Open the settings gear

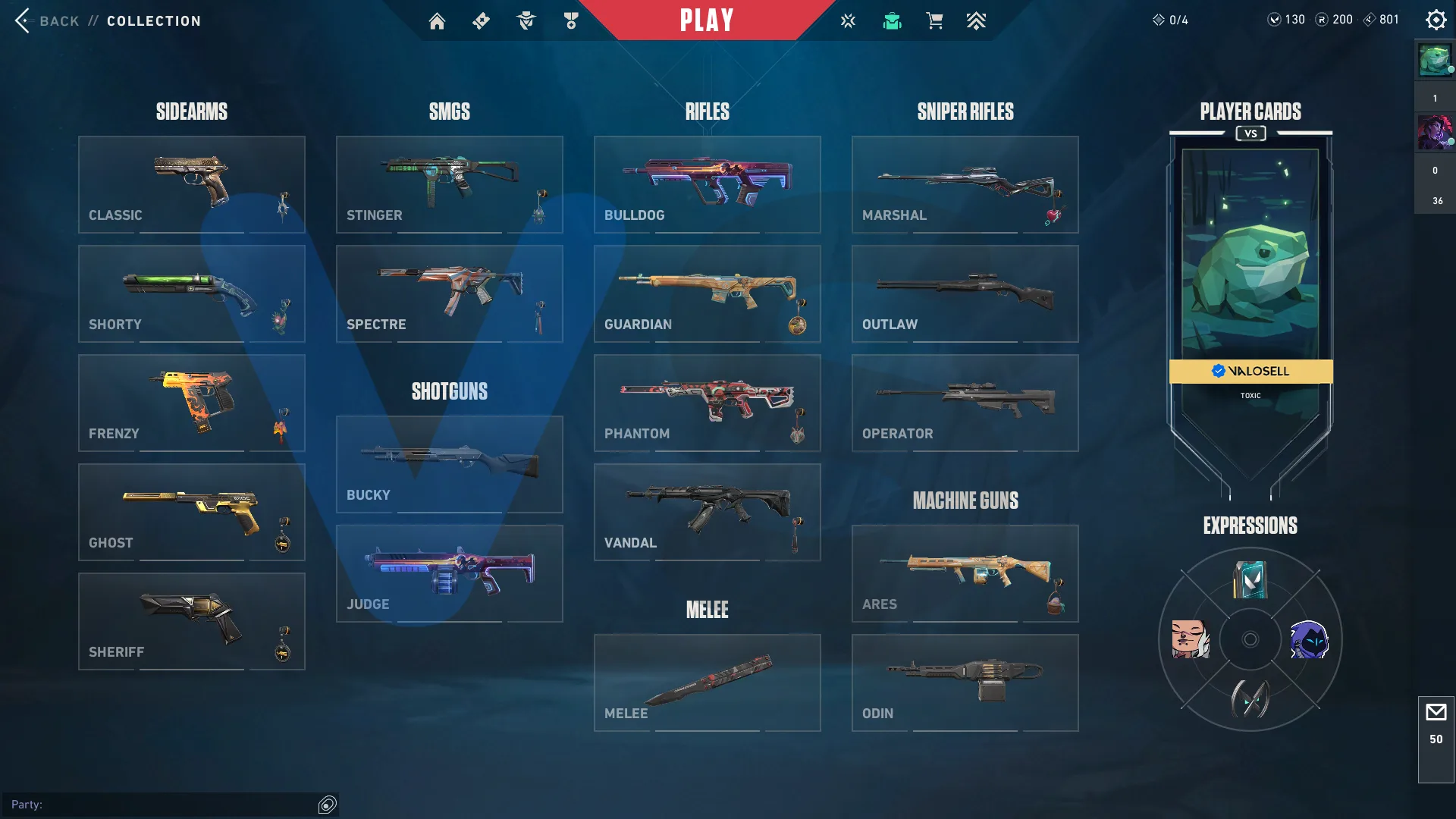1436,20
